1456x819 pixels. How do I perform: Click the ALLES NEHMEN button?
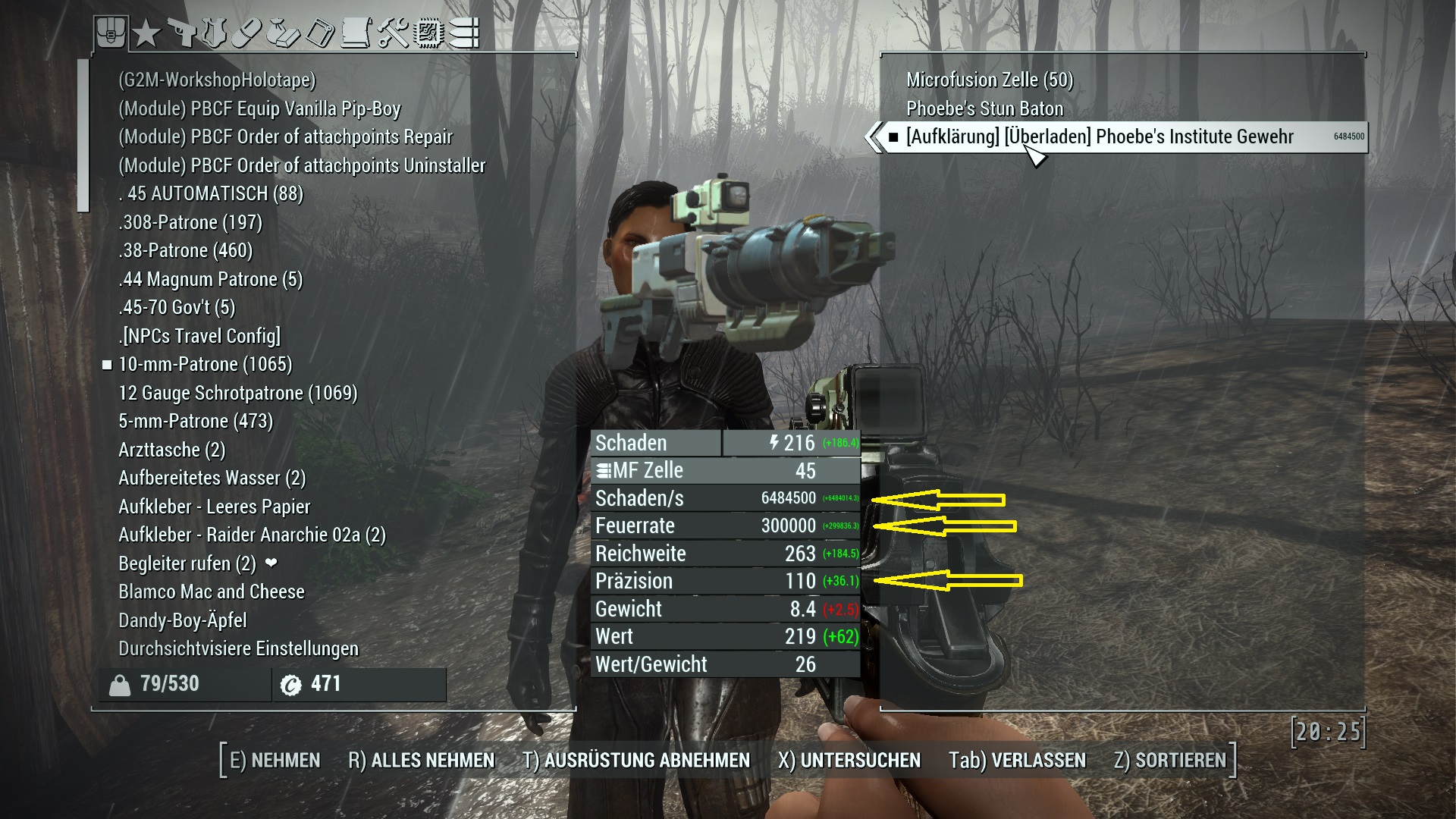pyautogui.click(x=421, y=760)
